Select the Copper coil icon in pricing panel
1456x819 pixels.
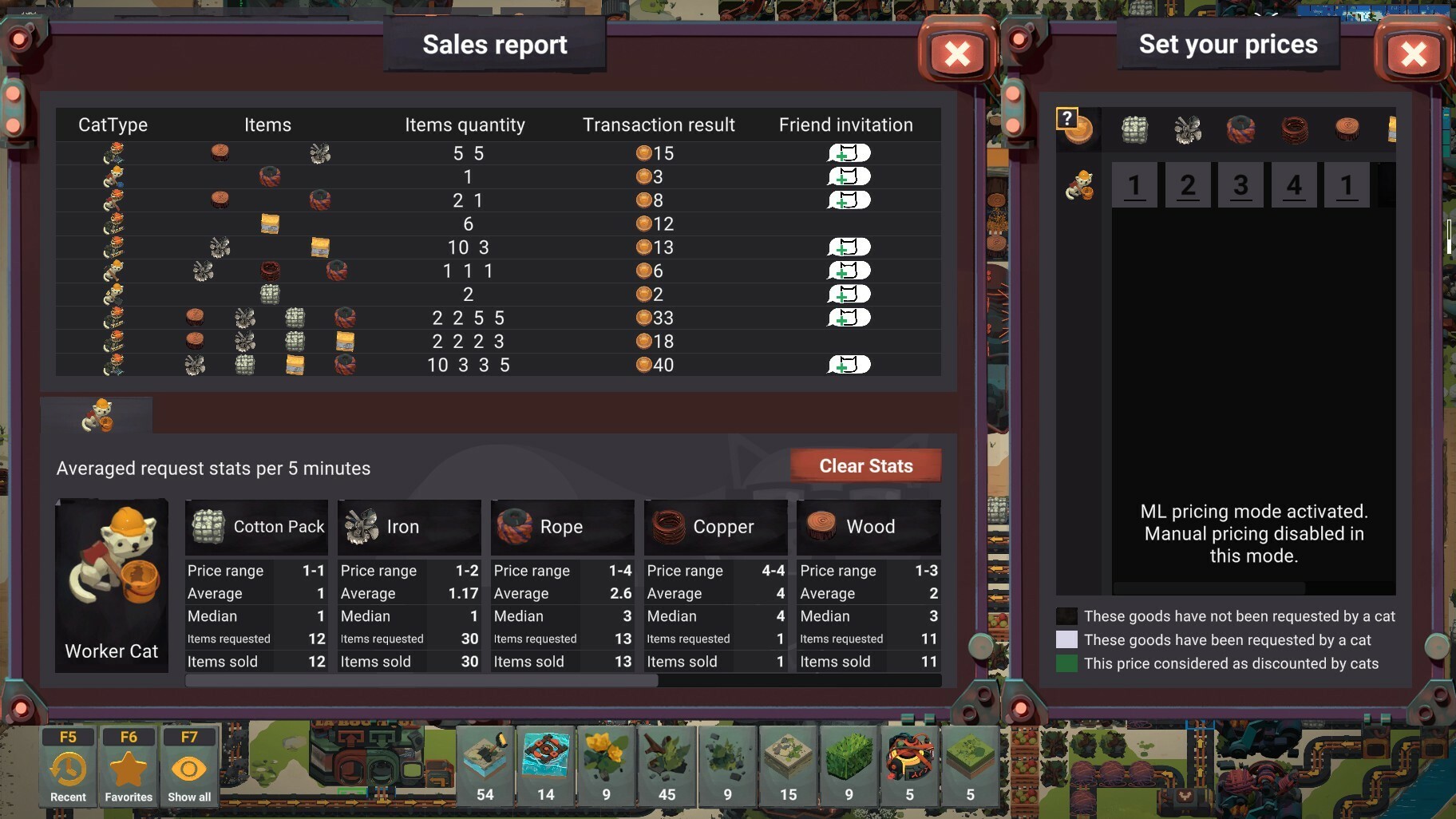(x=1296, y=130)
